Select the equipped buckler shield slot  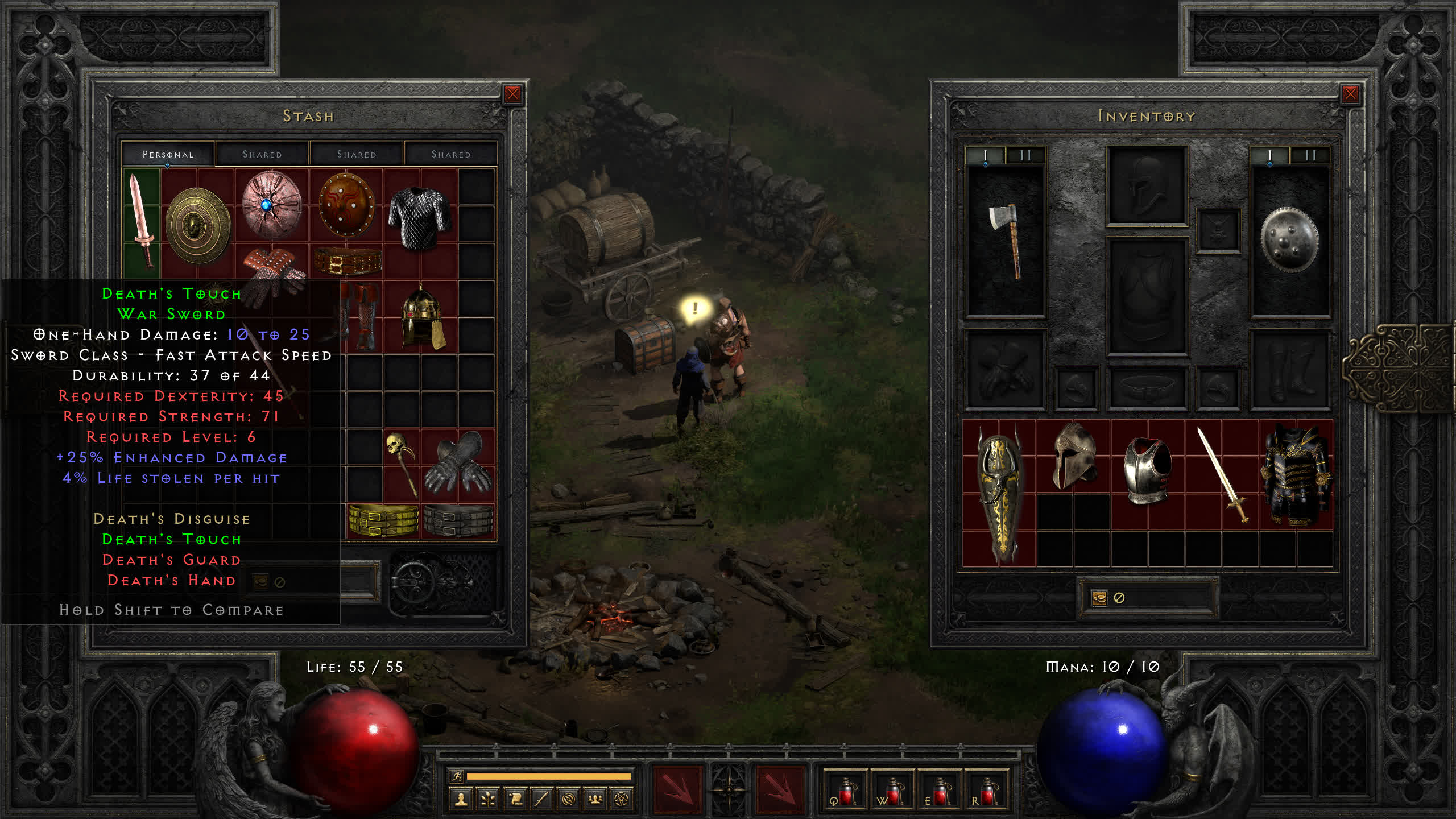pos(1289,241)
